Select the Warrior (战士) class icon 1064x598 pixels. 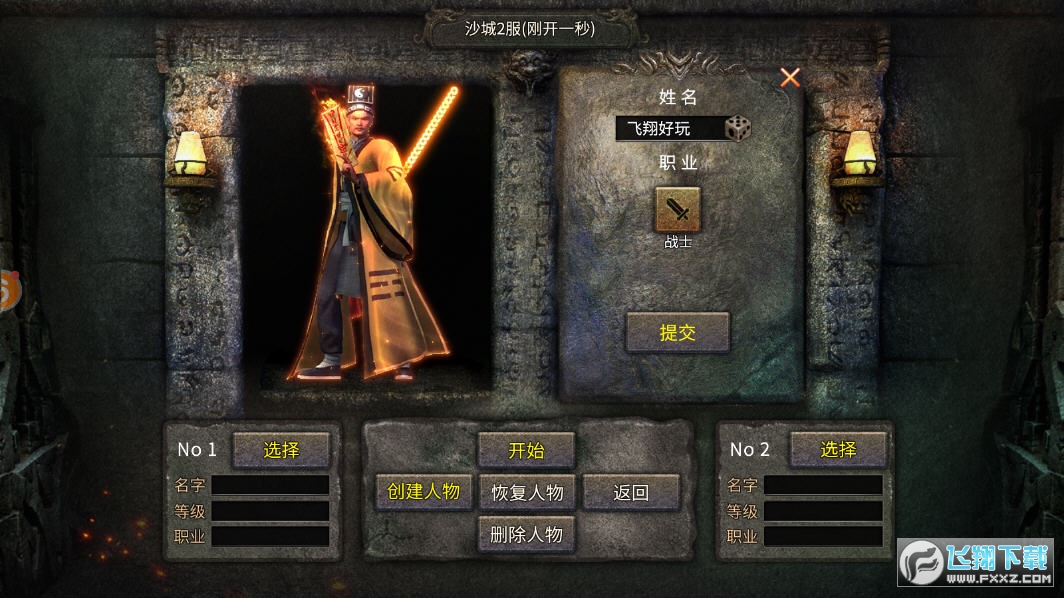(678, 209)
